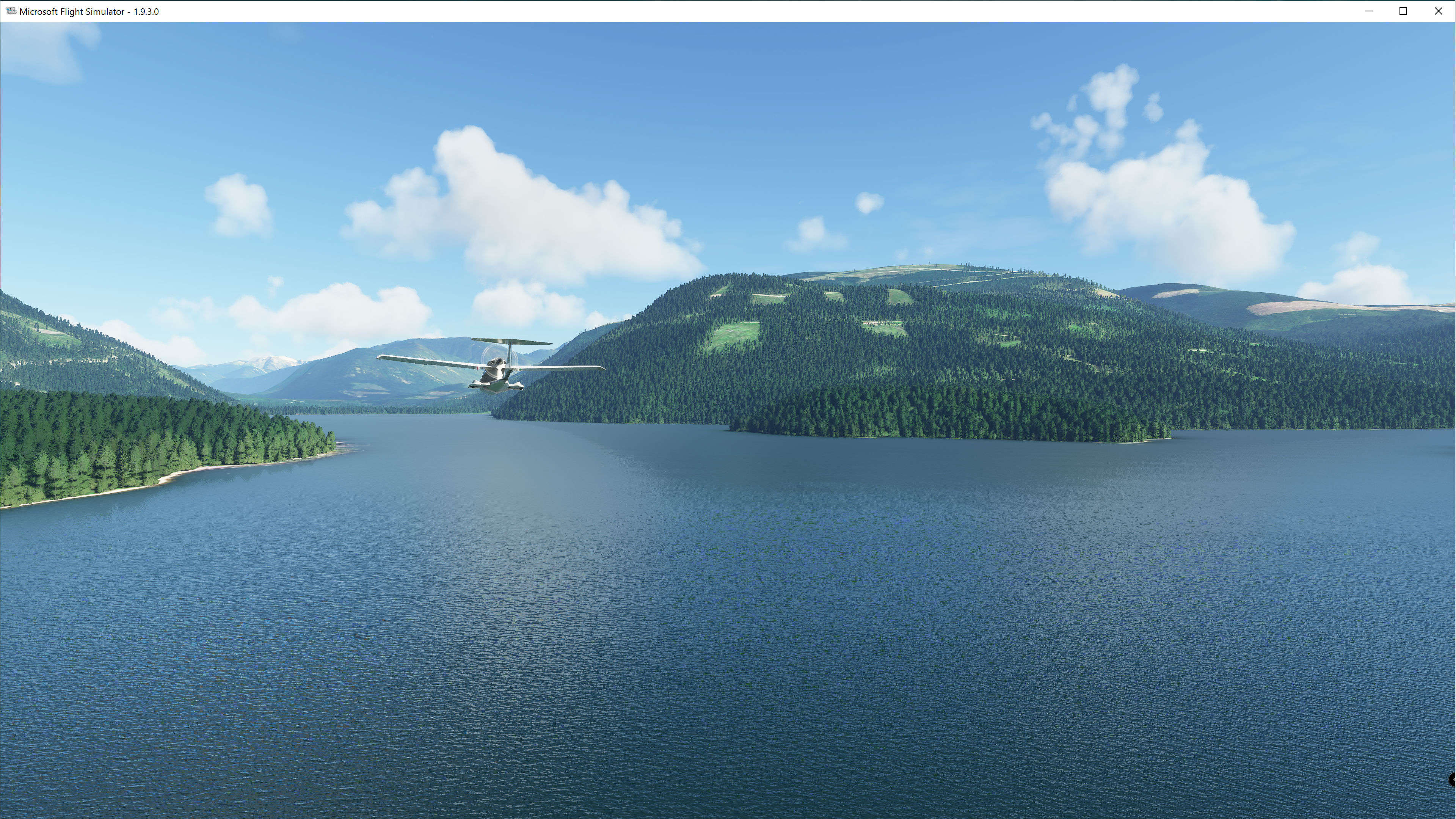1456x819 pixels.
Task: Close the Microsoft Flight Simulator window
Action: [x=1439, y=11]
